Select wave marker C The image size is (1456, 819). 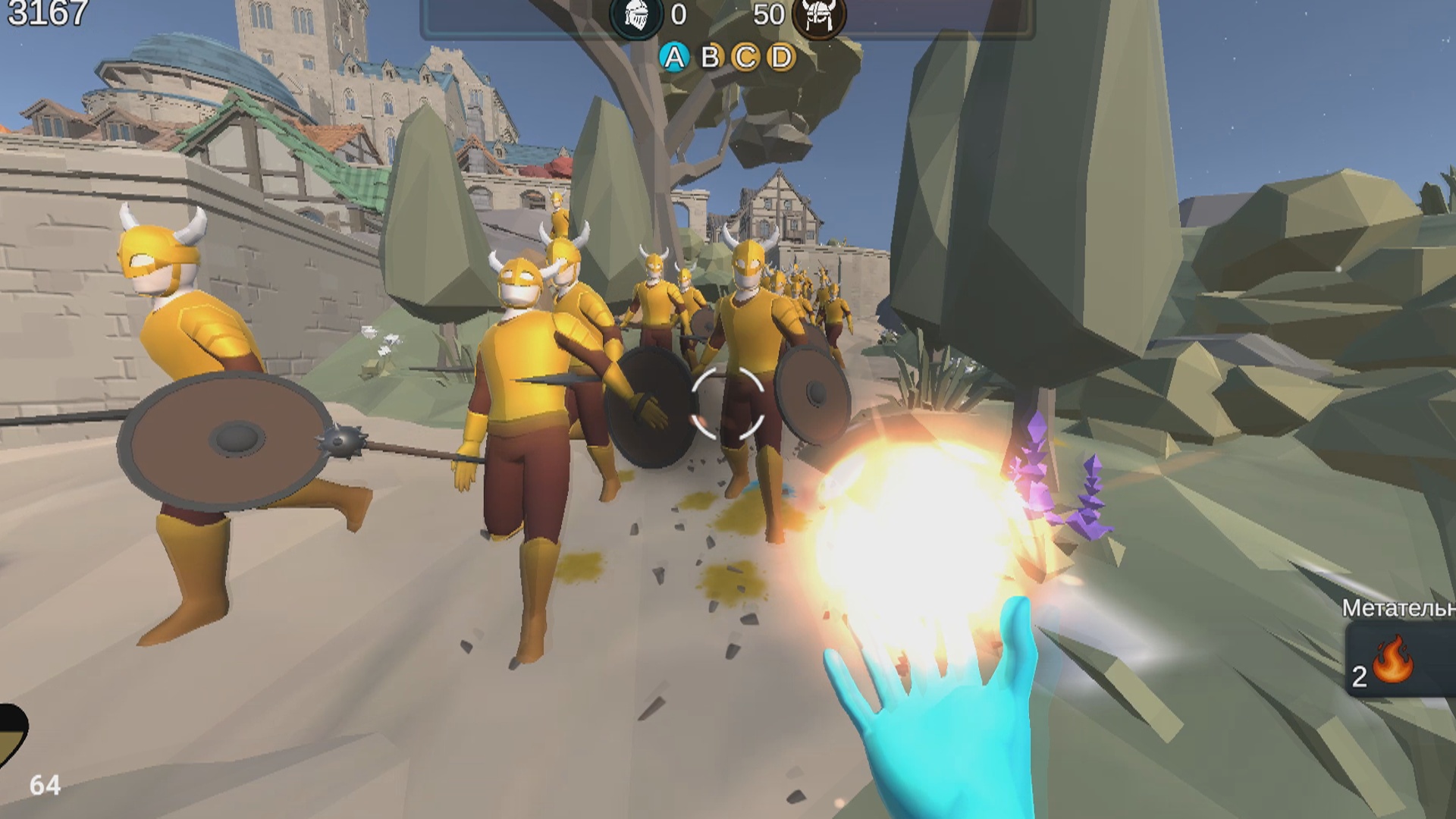coord(745,57)
